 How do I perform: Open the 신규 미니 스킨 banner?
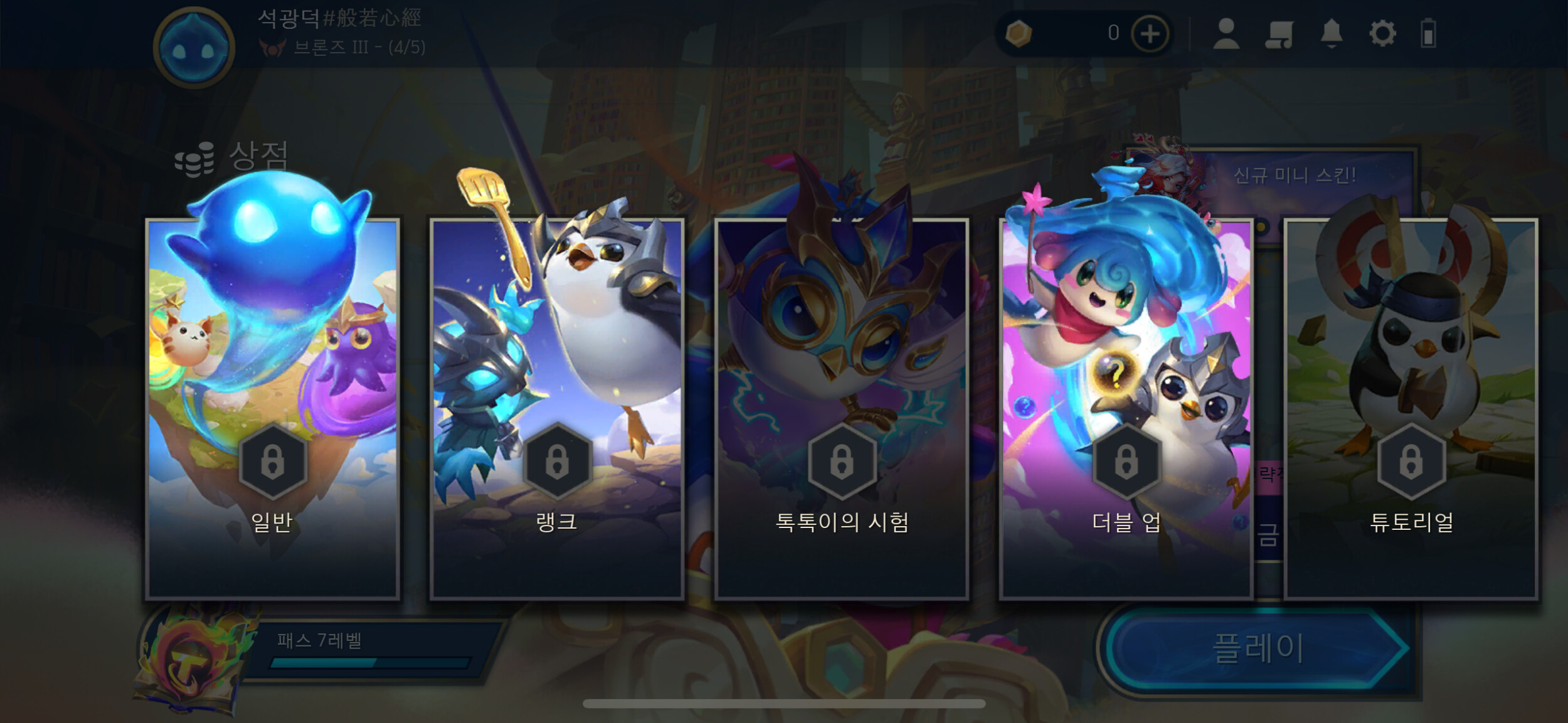point(1294,176)
